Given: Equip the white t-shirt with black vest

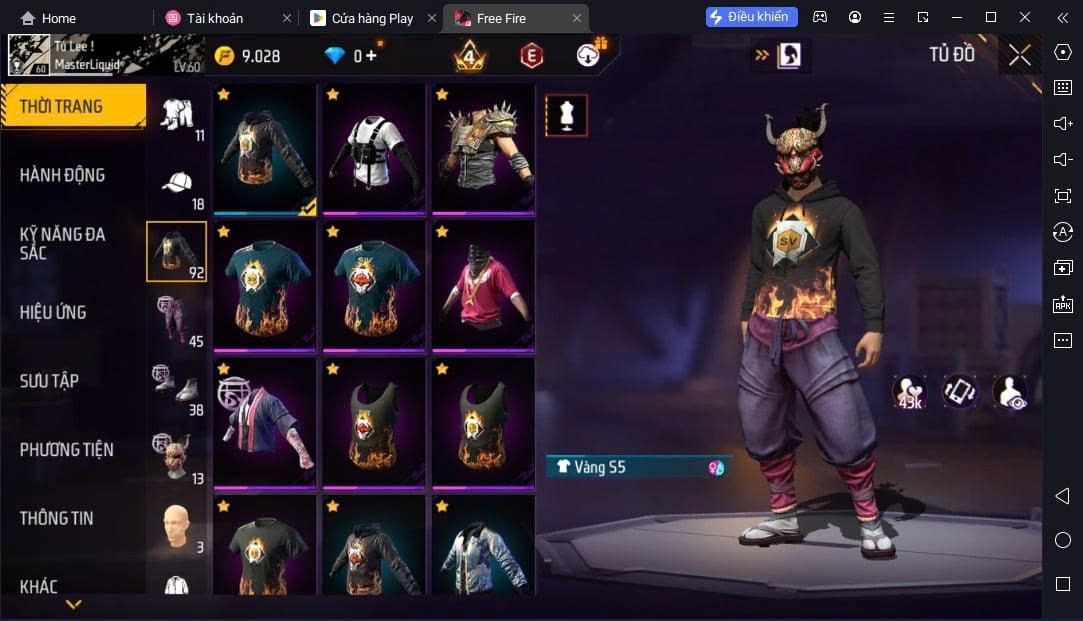Looking at the screenshot, I should [x=374, y=149].
